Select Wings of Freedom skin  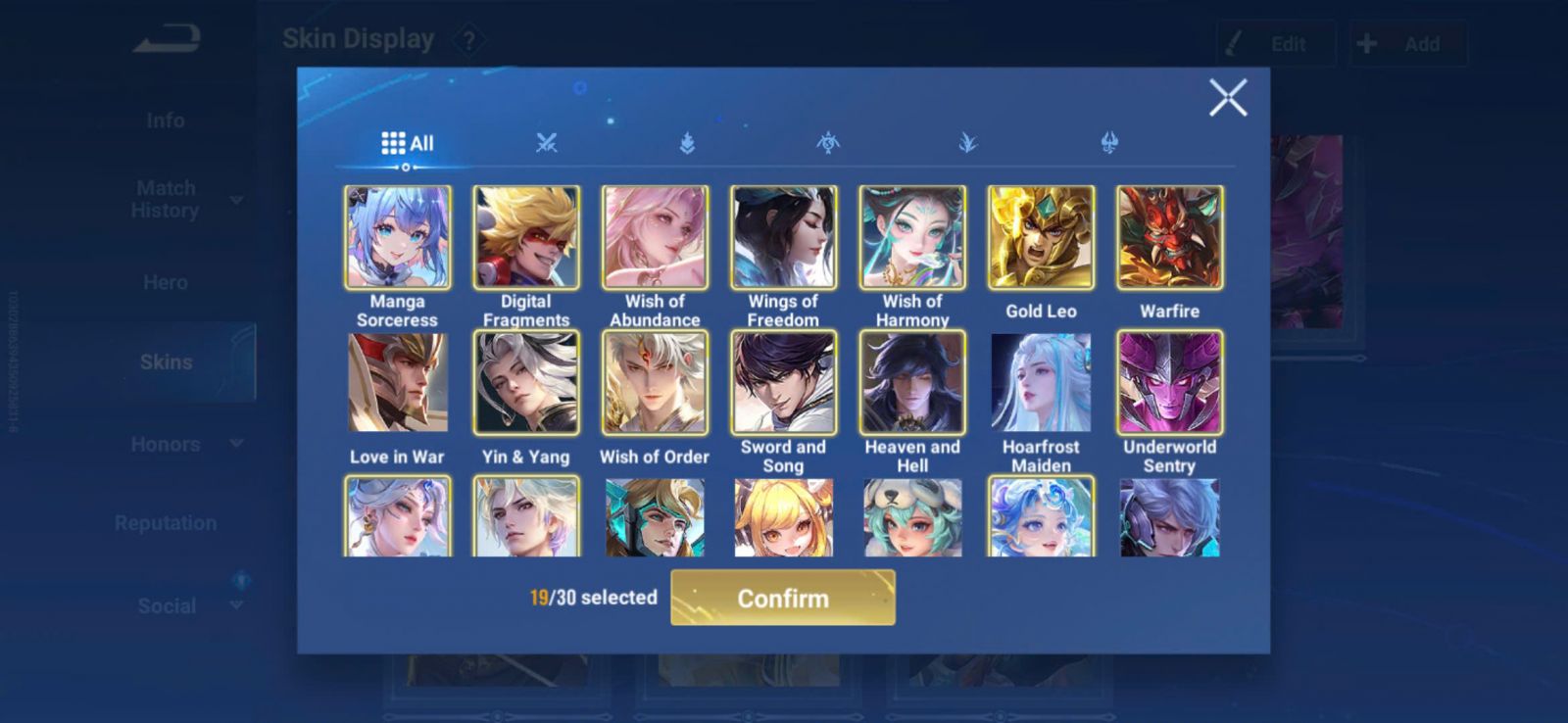pyautogui.click(x=783, y=238)
